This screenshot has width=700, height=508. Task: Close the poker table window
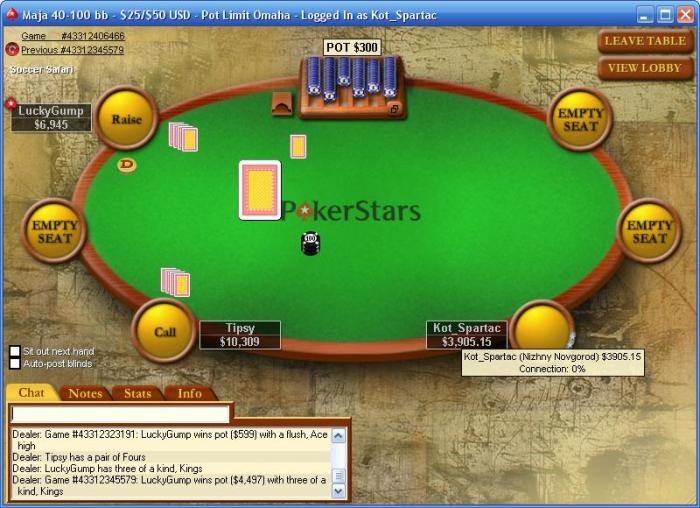coord(685,15)
